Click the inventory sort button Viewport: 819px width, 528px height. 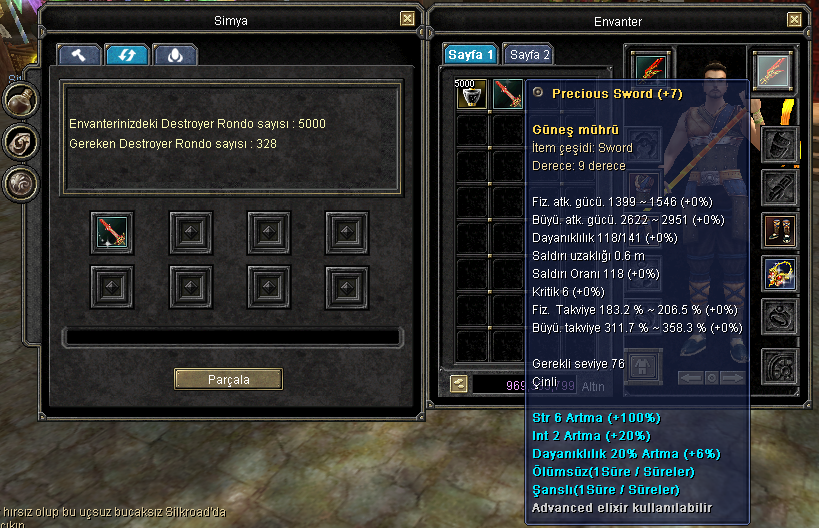pos(458,382)
